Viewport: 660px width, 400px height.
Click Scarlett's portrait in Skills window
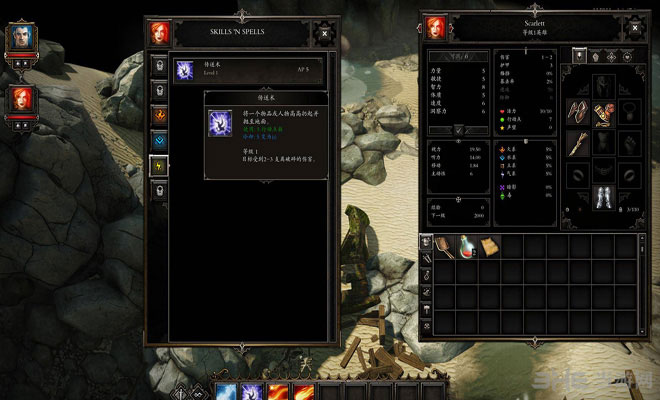click(160, 33)
